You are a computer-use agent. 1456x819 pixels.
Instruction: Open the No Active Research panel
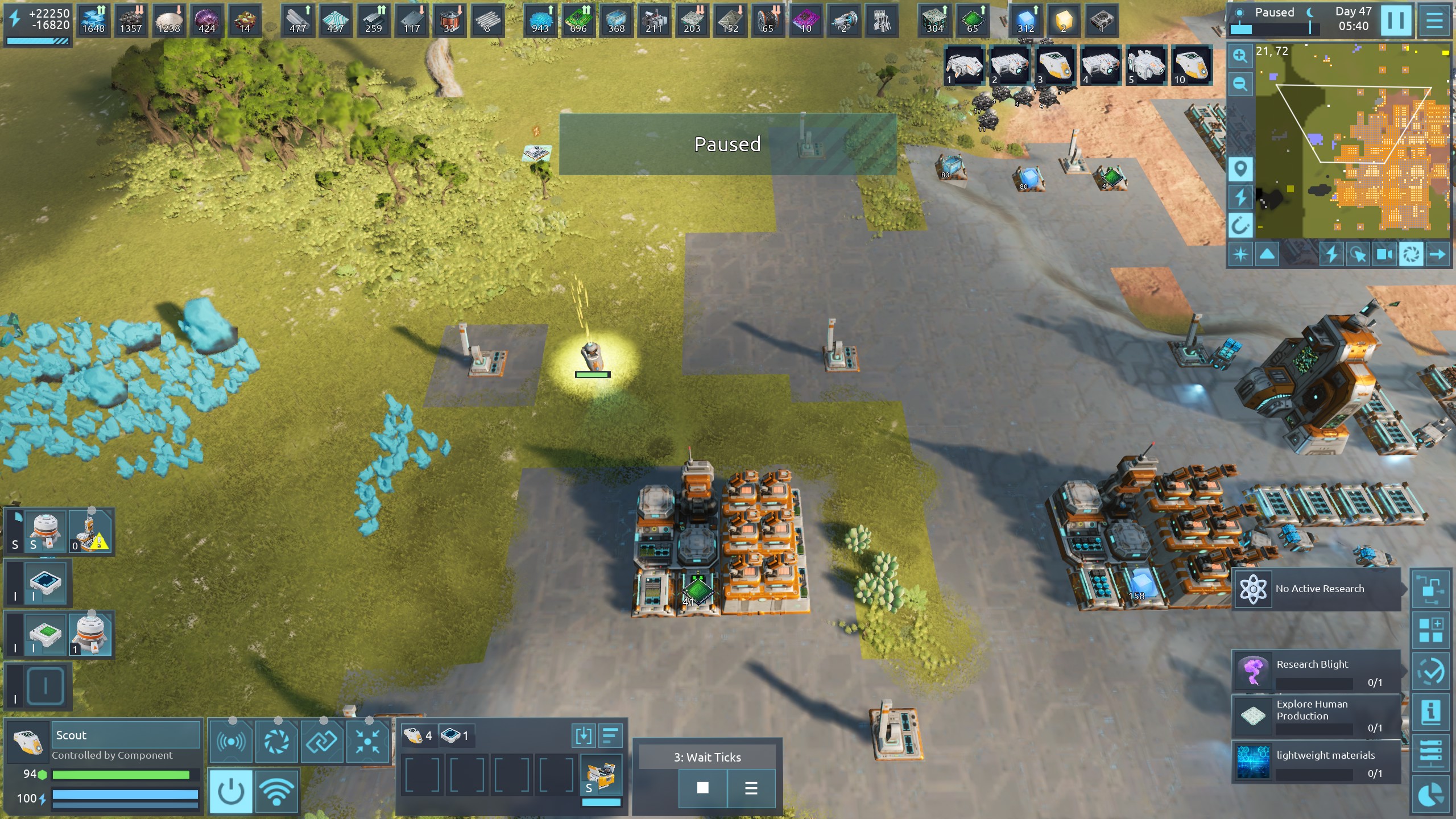point(1317,589)
